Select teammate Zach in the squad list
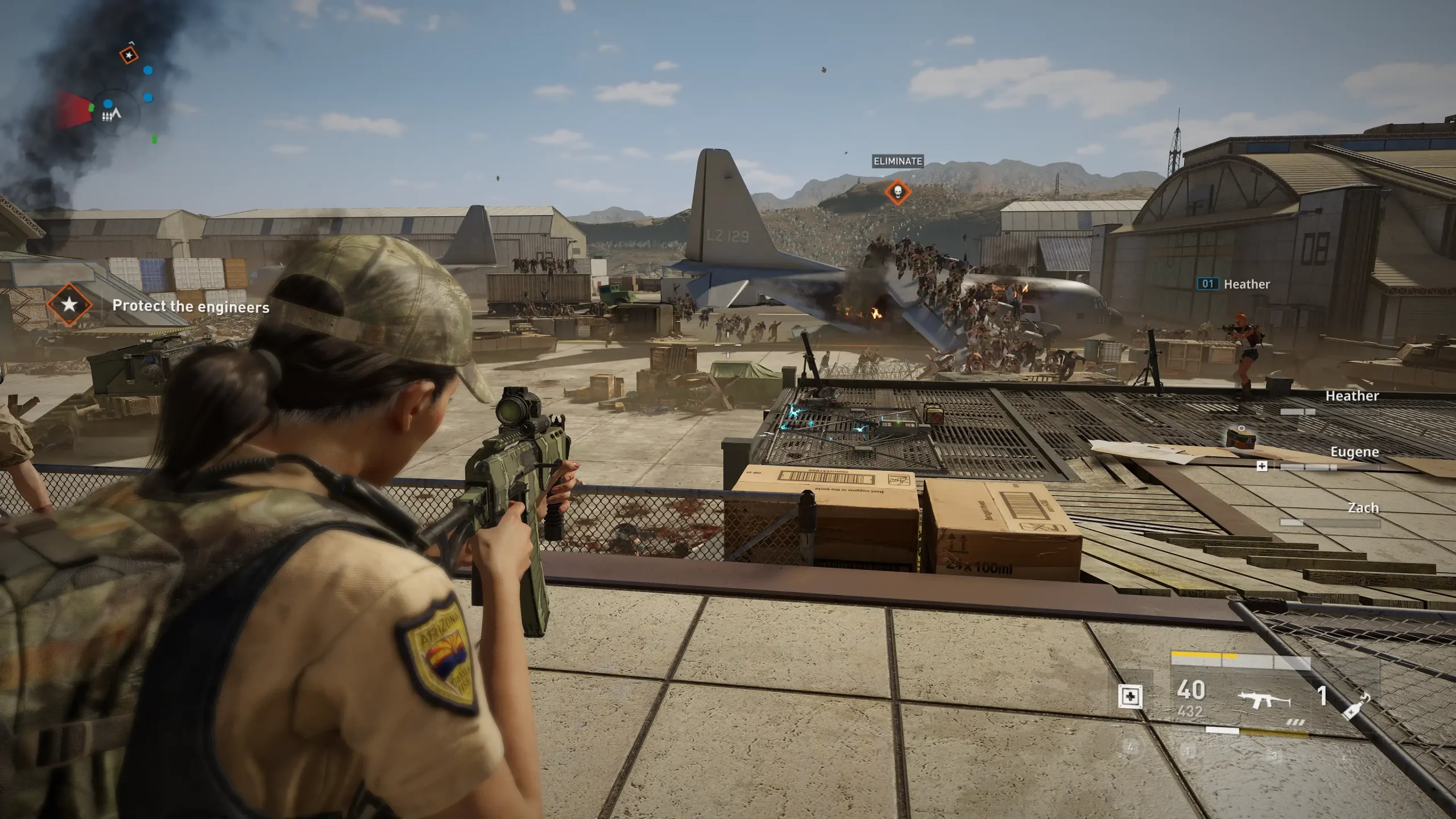The height and width of the screenshot is (819, 1456). point(1363,508)
